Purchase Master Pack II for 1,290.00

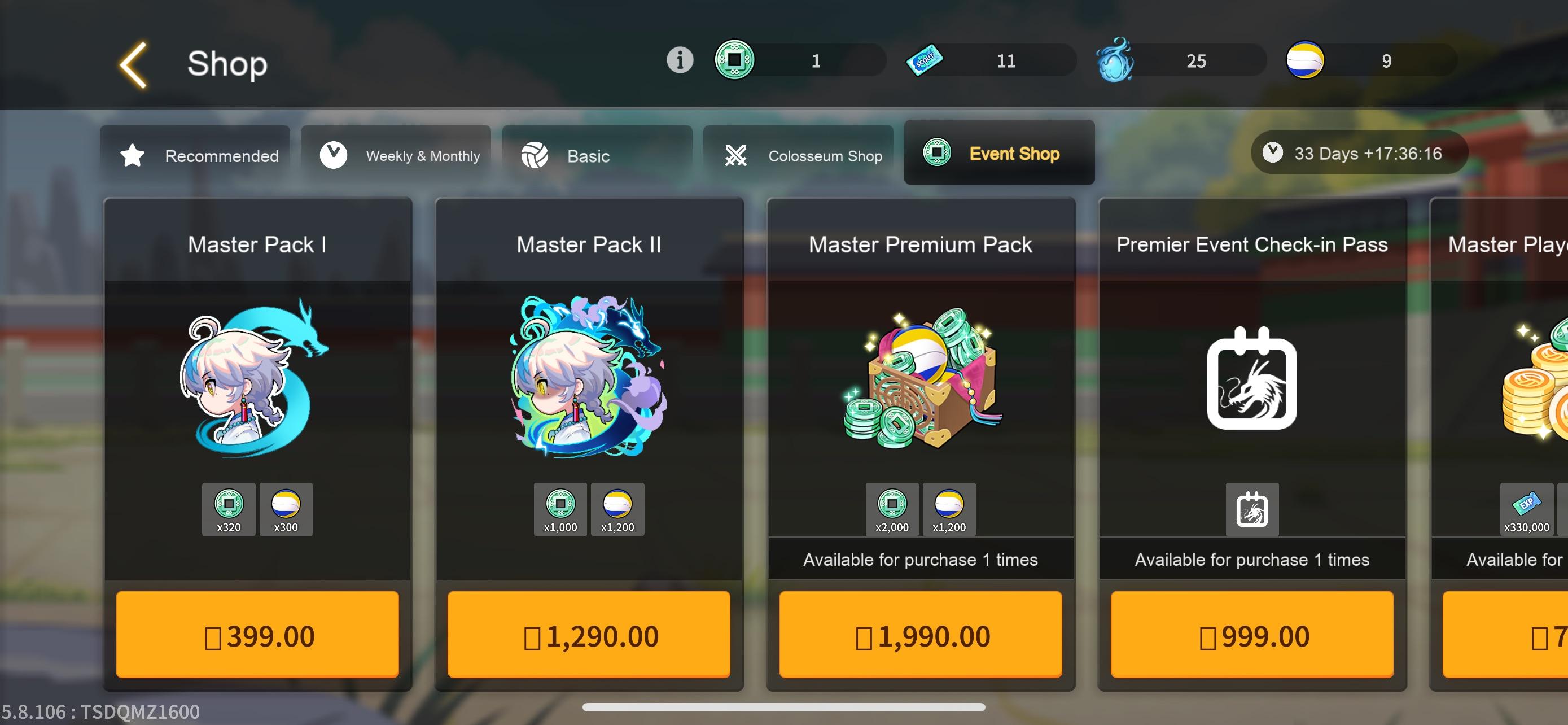(x=589, y=635)
